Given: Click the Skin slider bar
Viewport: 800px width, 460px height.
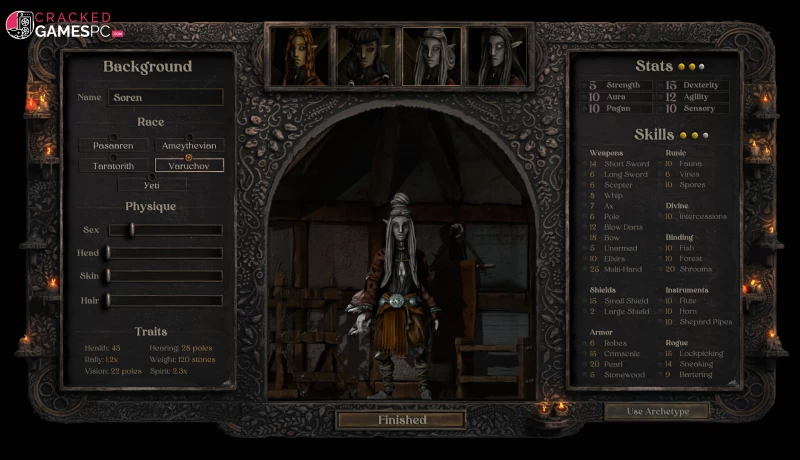Looking at the screenshot, I should coord(165,276).
